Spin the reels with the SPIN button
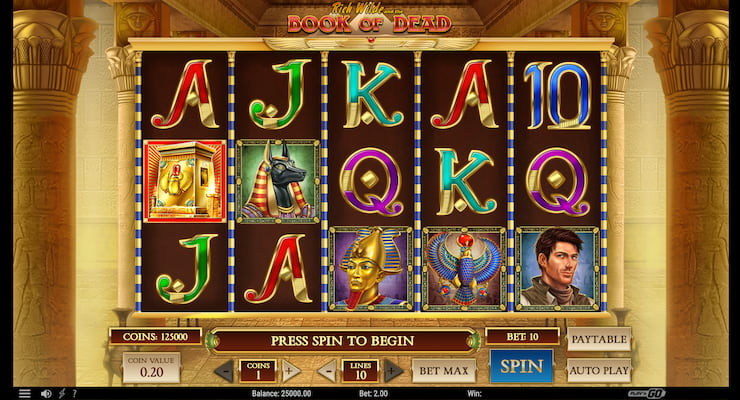 [x=521, y=366]
